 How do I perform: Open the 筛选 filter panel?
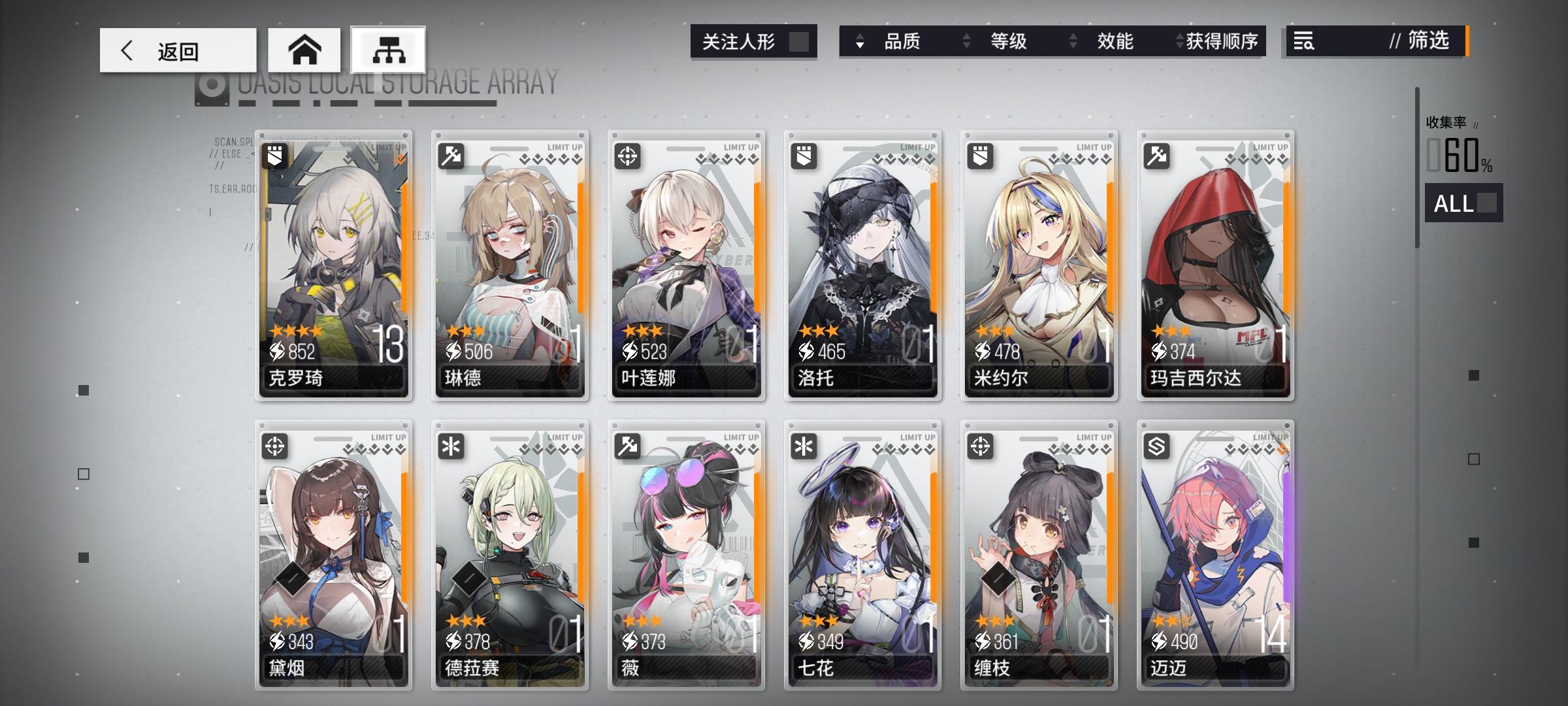(x=1428, y=41)
